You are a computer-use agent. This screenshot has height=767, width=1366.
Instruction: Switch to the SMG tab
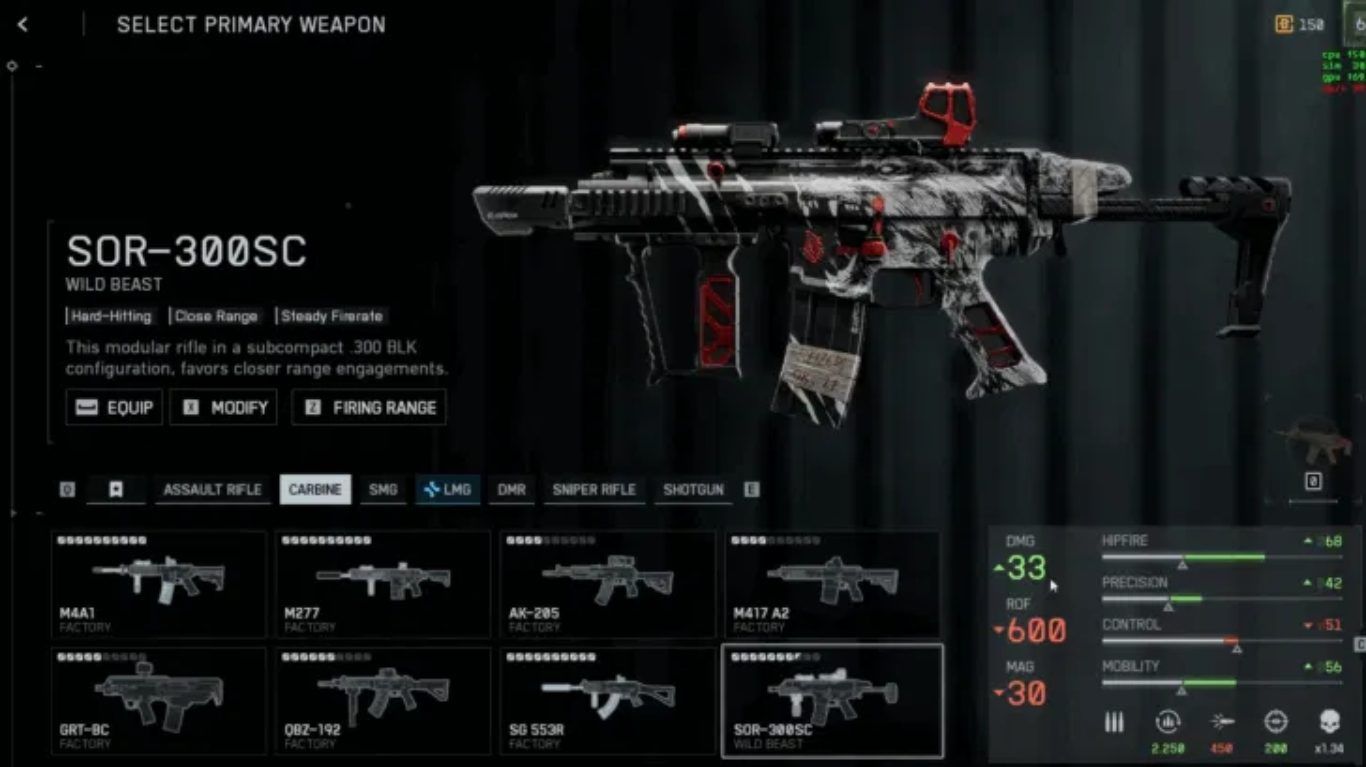pos(383,489)
